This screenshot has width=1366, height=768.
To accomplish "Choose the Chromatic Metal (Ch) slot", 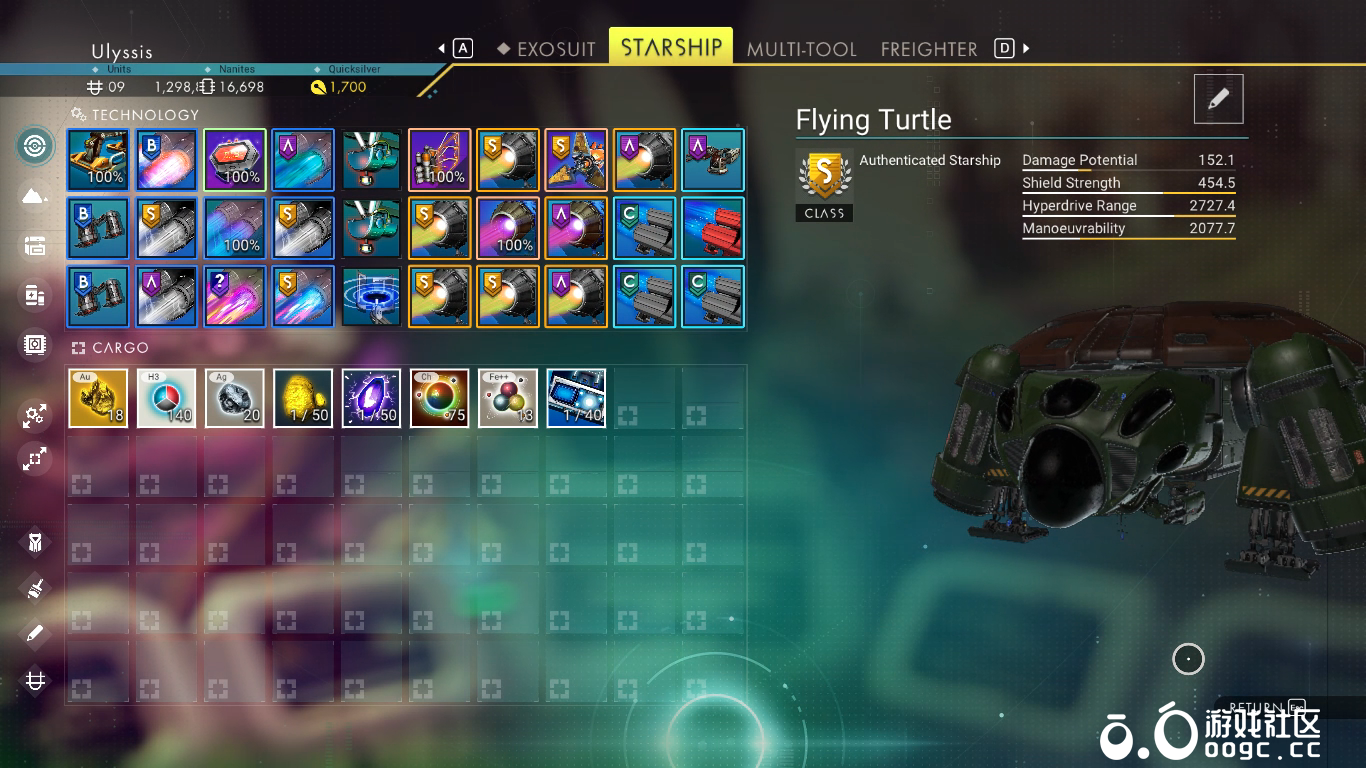I will pos(439,398).
